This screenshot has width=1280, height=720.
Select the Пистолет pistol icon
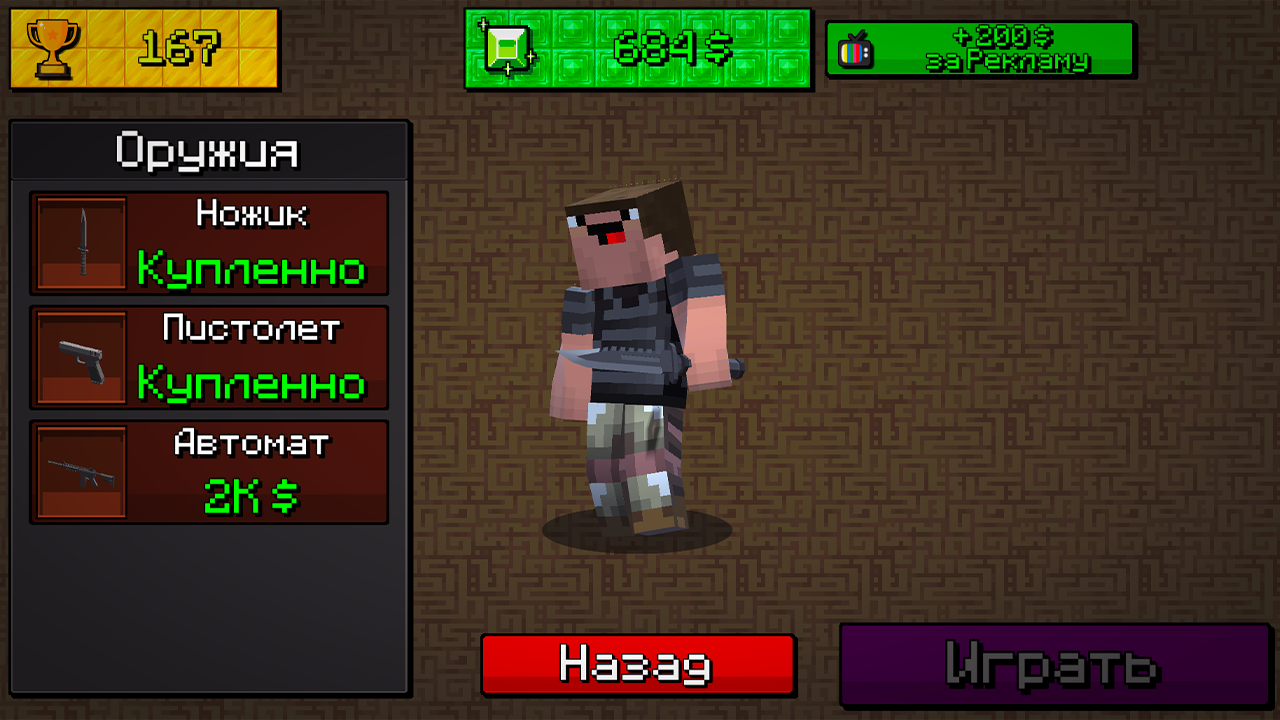pyautogui.click(x=80, y=357)
